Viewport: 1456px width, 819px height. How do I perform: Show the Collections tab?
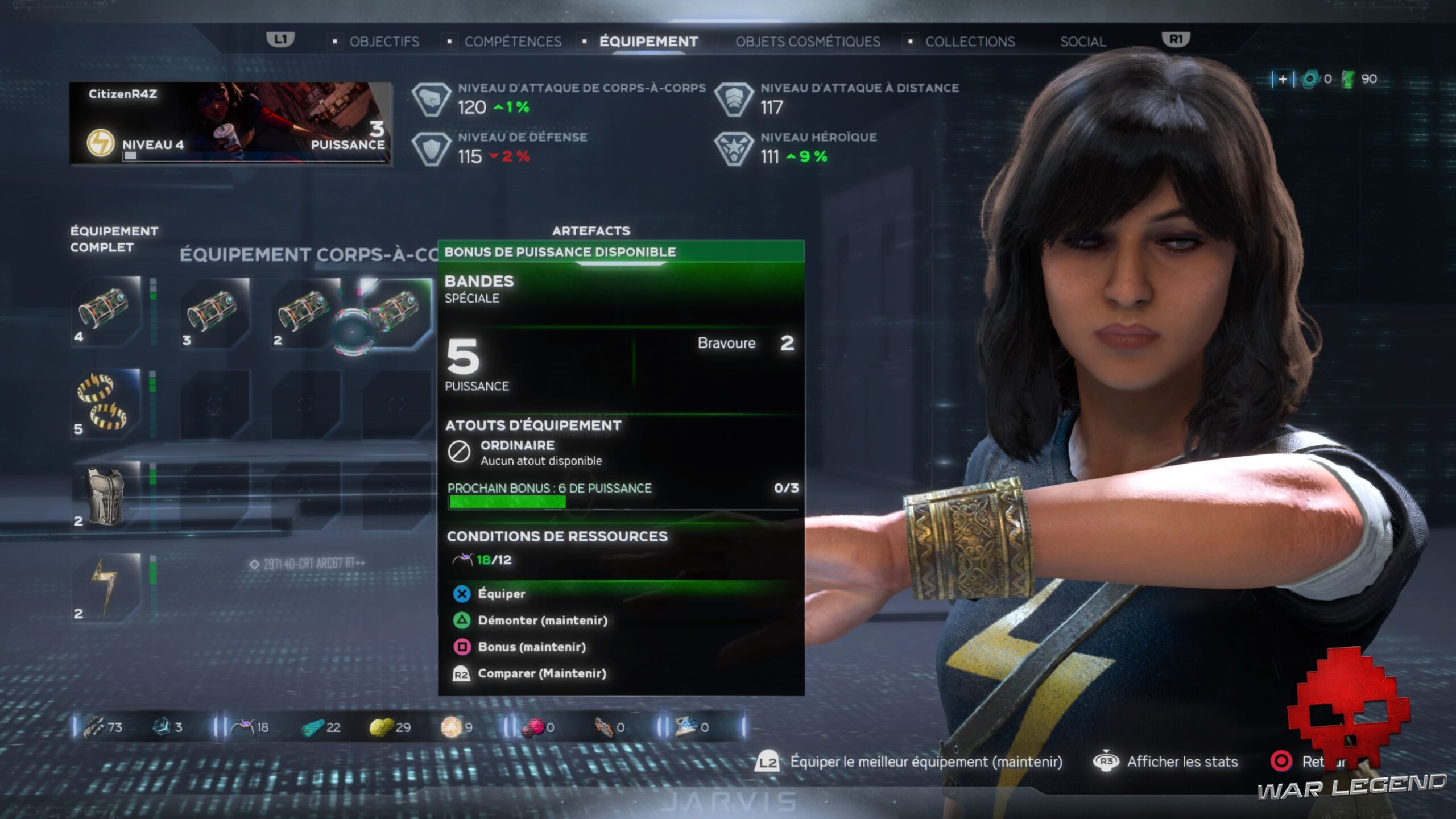tap(970, 42)
